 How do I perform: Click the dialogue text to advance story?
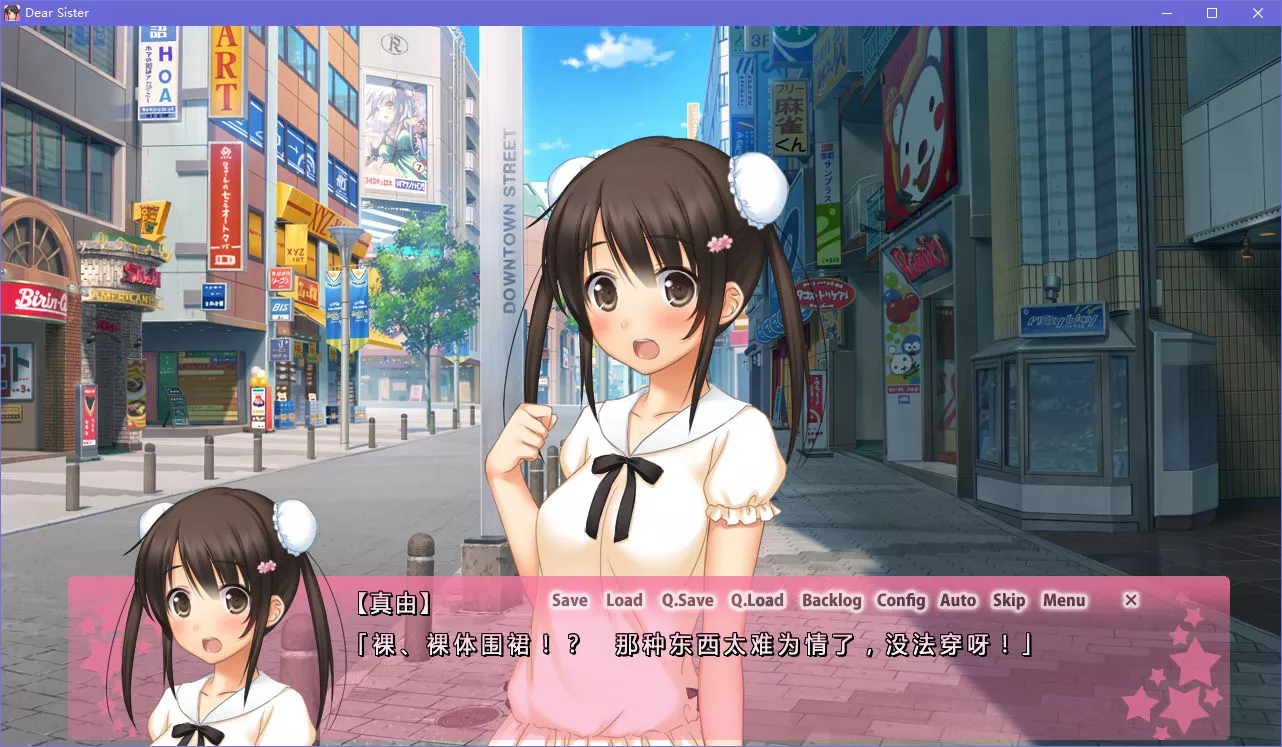(x=700, y=646)
